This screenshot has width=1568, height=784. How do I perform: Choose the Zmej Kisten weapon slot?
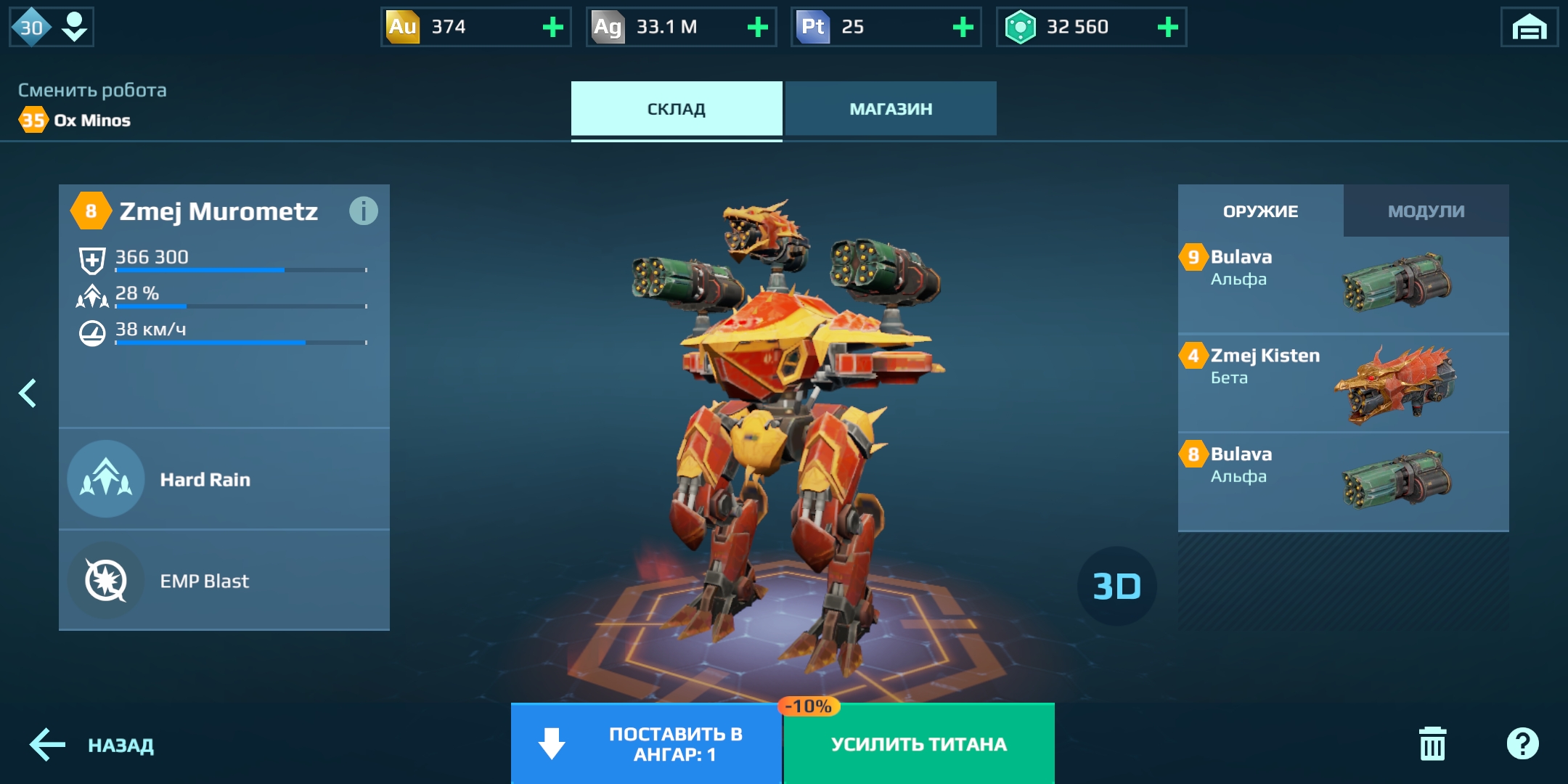tap(1343, 383)
